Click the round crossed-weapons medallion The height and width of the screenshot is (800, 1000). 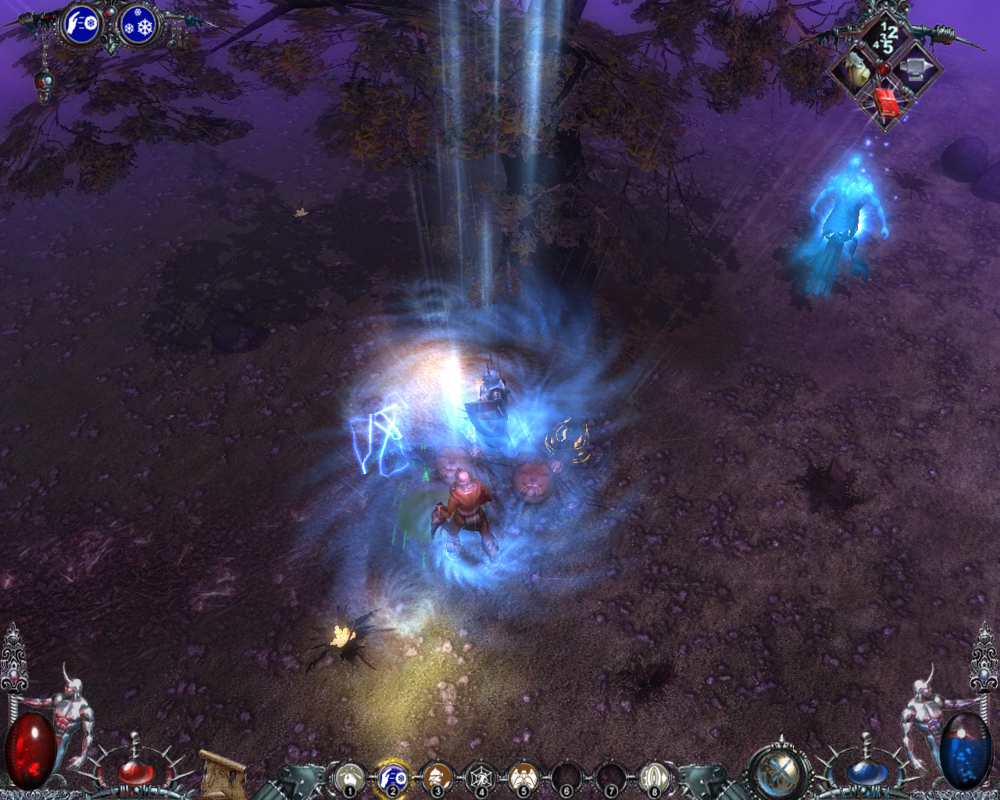coord(778,772)
